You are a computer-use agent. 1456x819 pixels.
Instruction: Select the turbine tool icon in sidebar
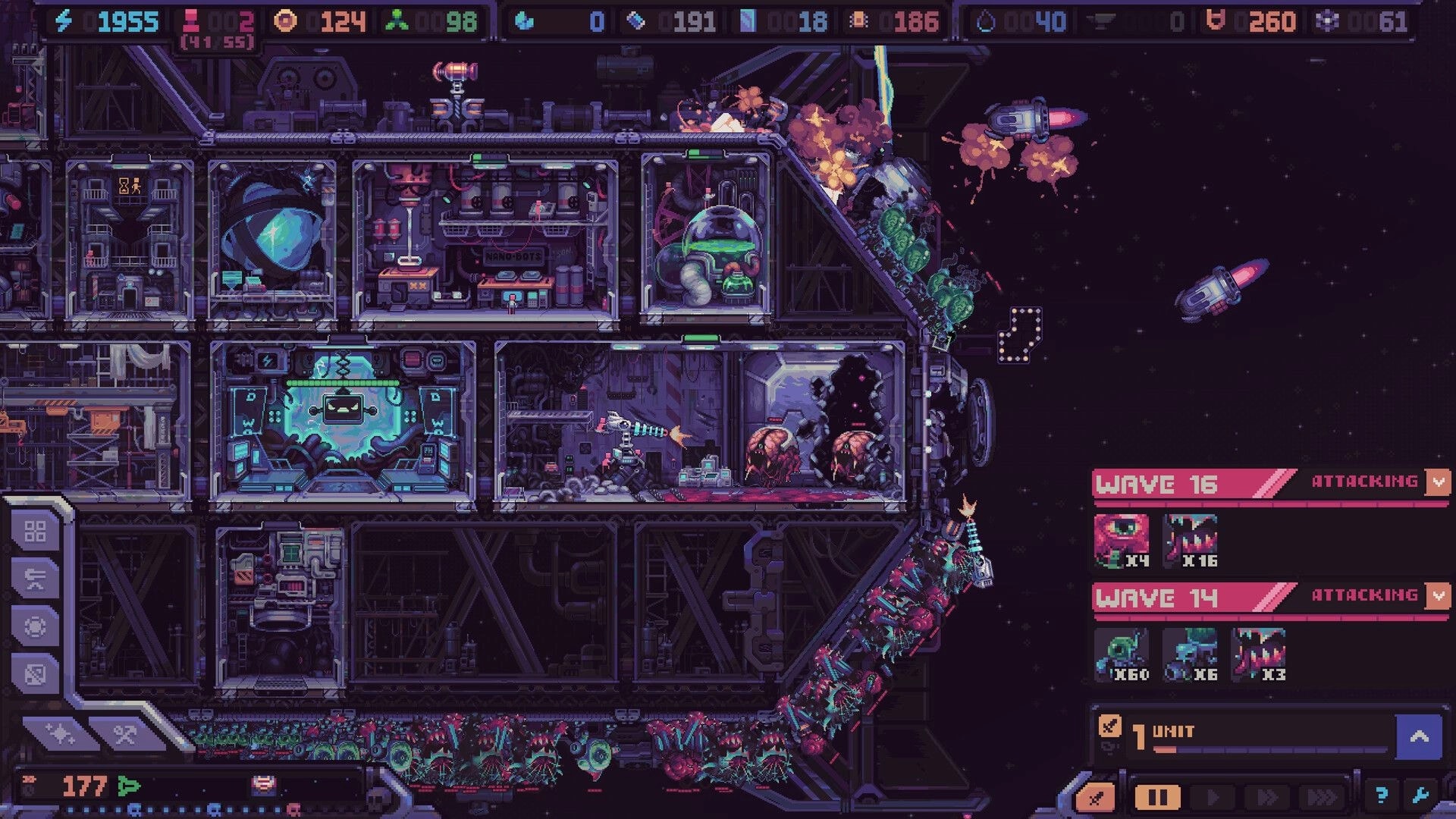click(35, 626)
